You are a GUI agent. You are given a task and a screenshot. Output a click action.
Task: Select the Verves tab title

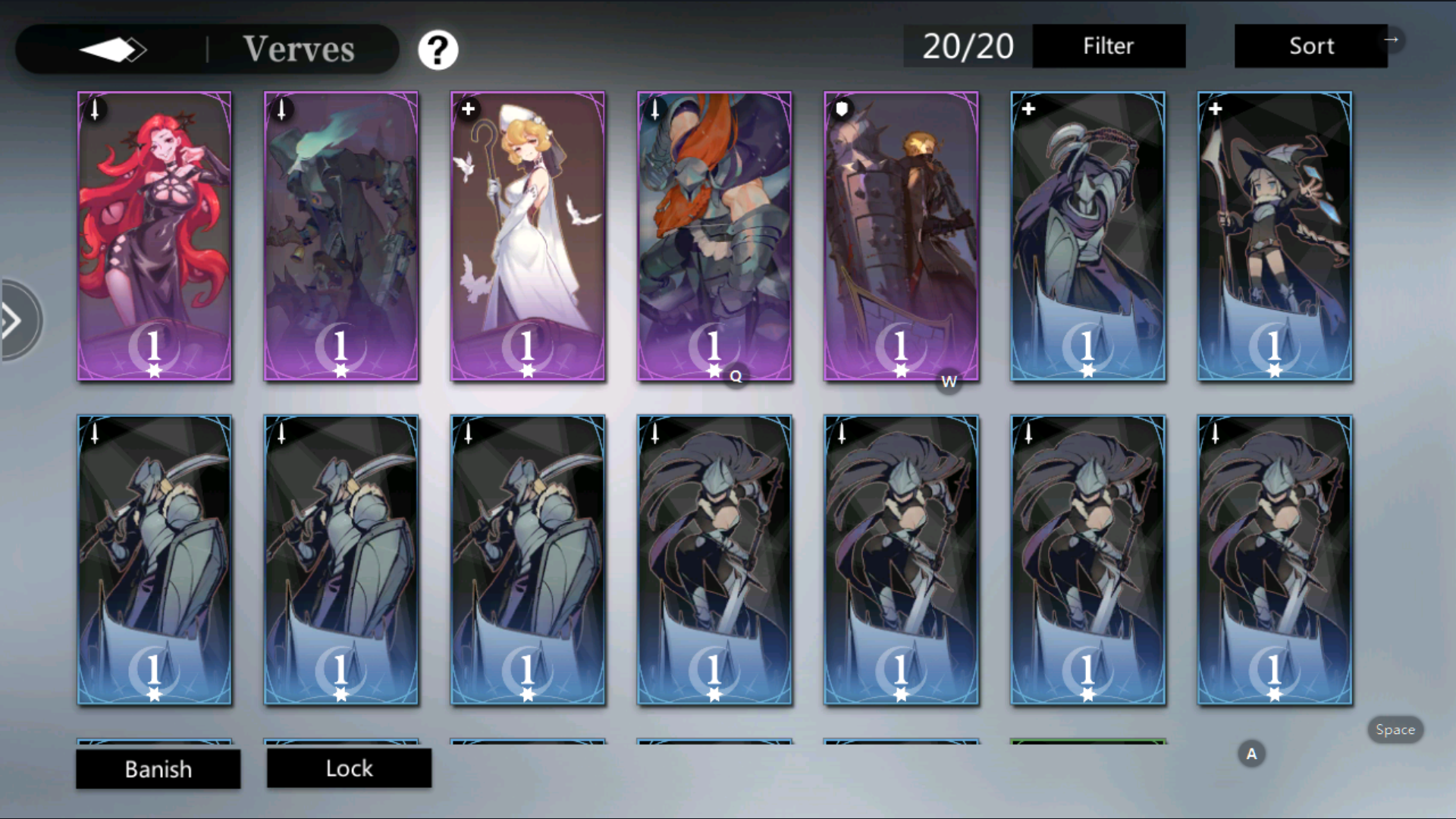tap(299, 49)
